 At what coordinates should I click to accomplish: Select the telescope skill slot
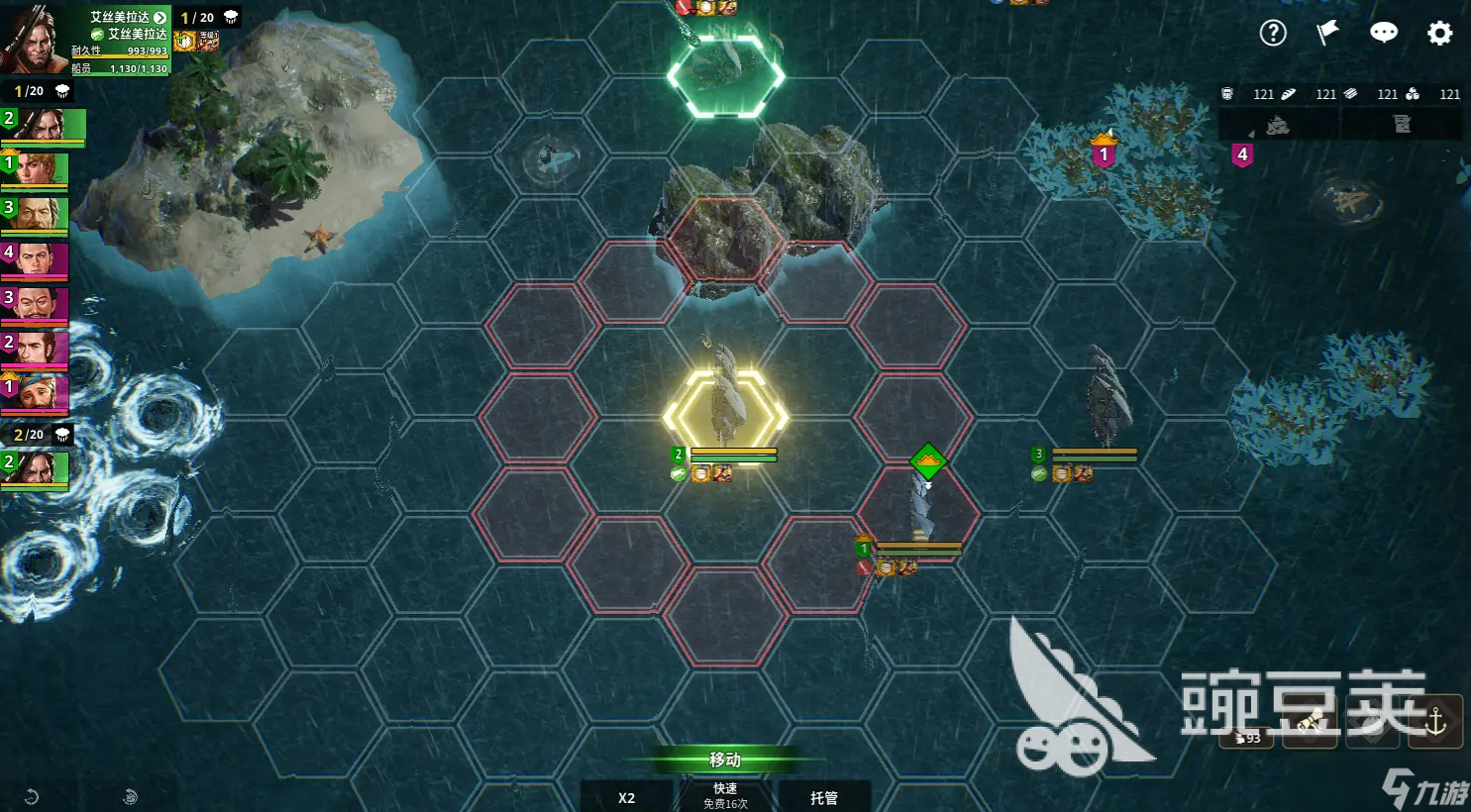pos(1311,724)
